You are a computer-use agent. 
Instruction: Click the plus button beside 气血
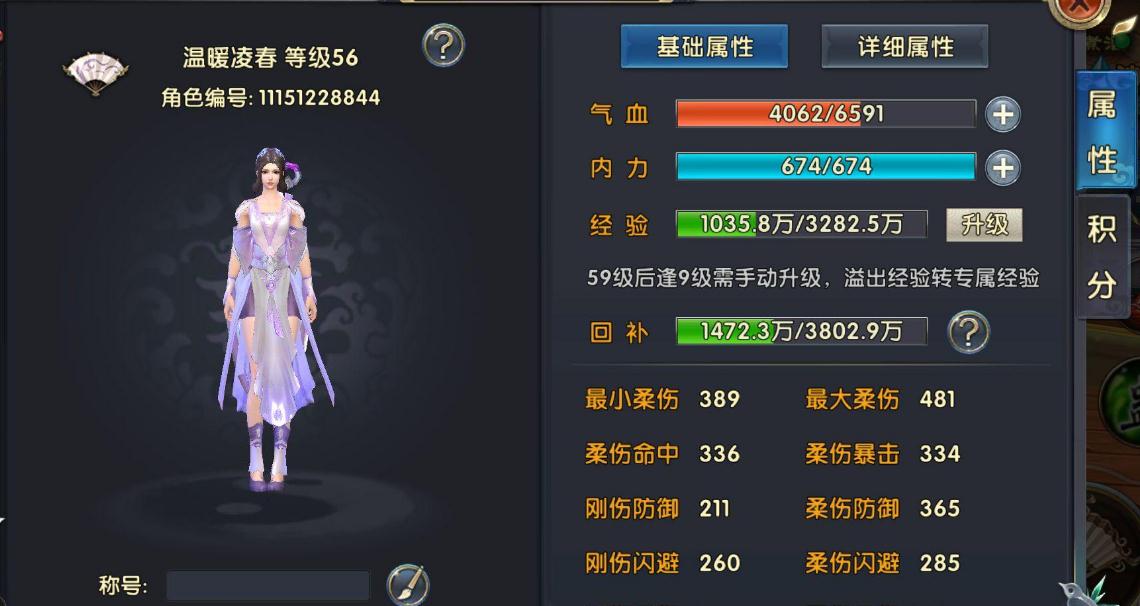(1002, 115)
